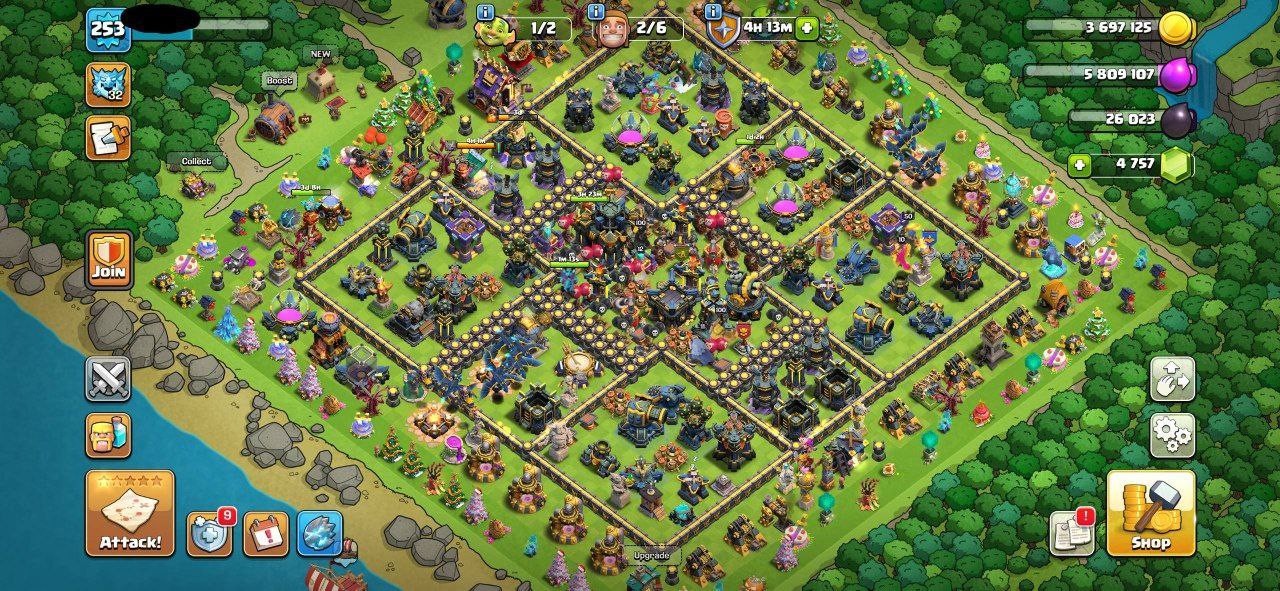Open the barbarian and potion training icon
1280x591 pixels.
pyautogui.click(x=108, y=436)
